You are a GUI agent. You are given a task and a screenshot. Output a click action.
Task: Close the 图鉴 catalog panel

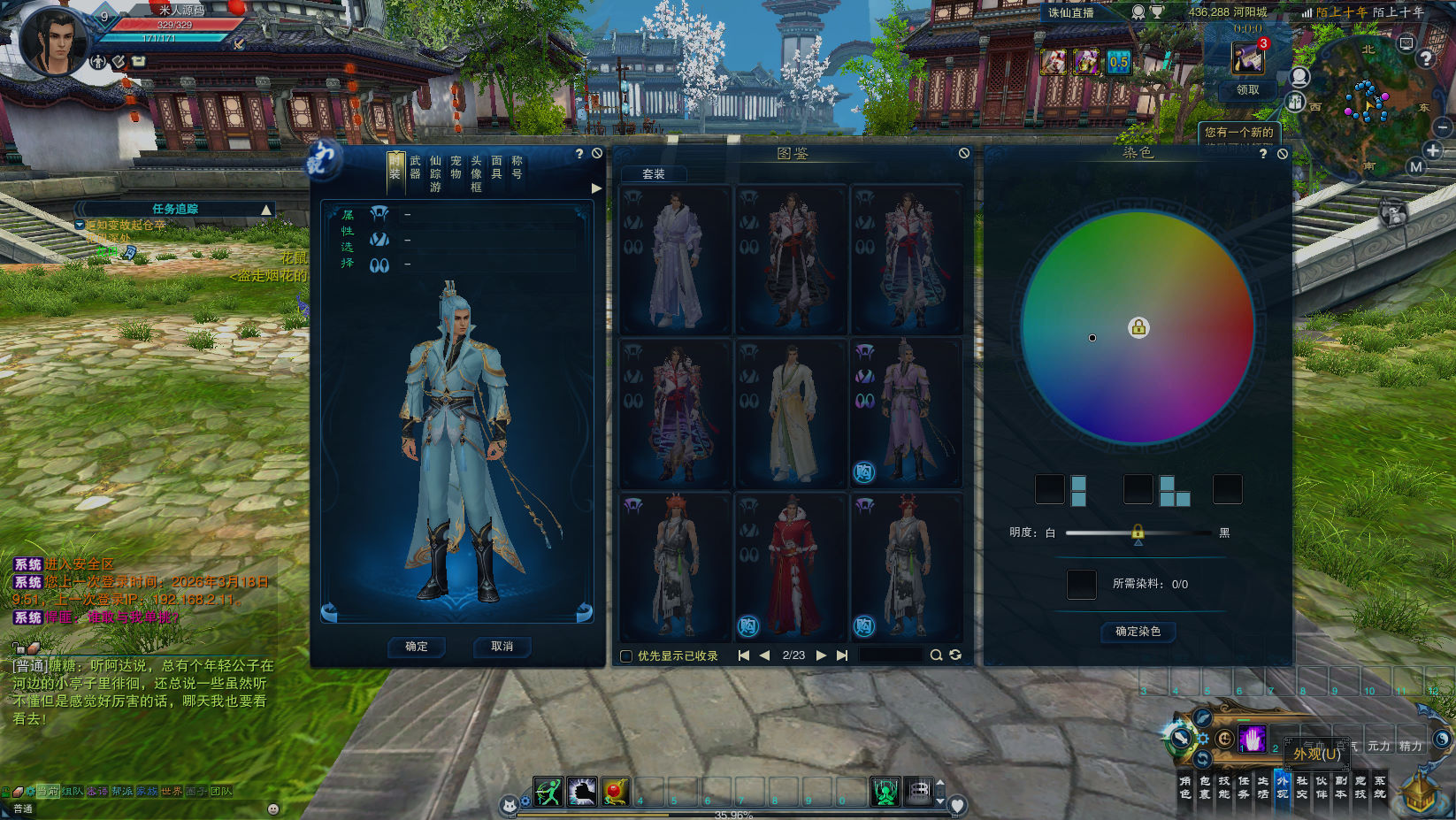click(x=964, y=153)
